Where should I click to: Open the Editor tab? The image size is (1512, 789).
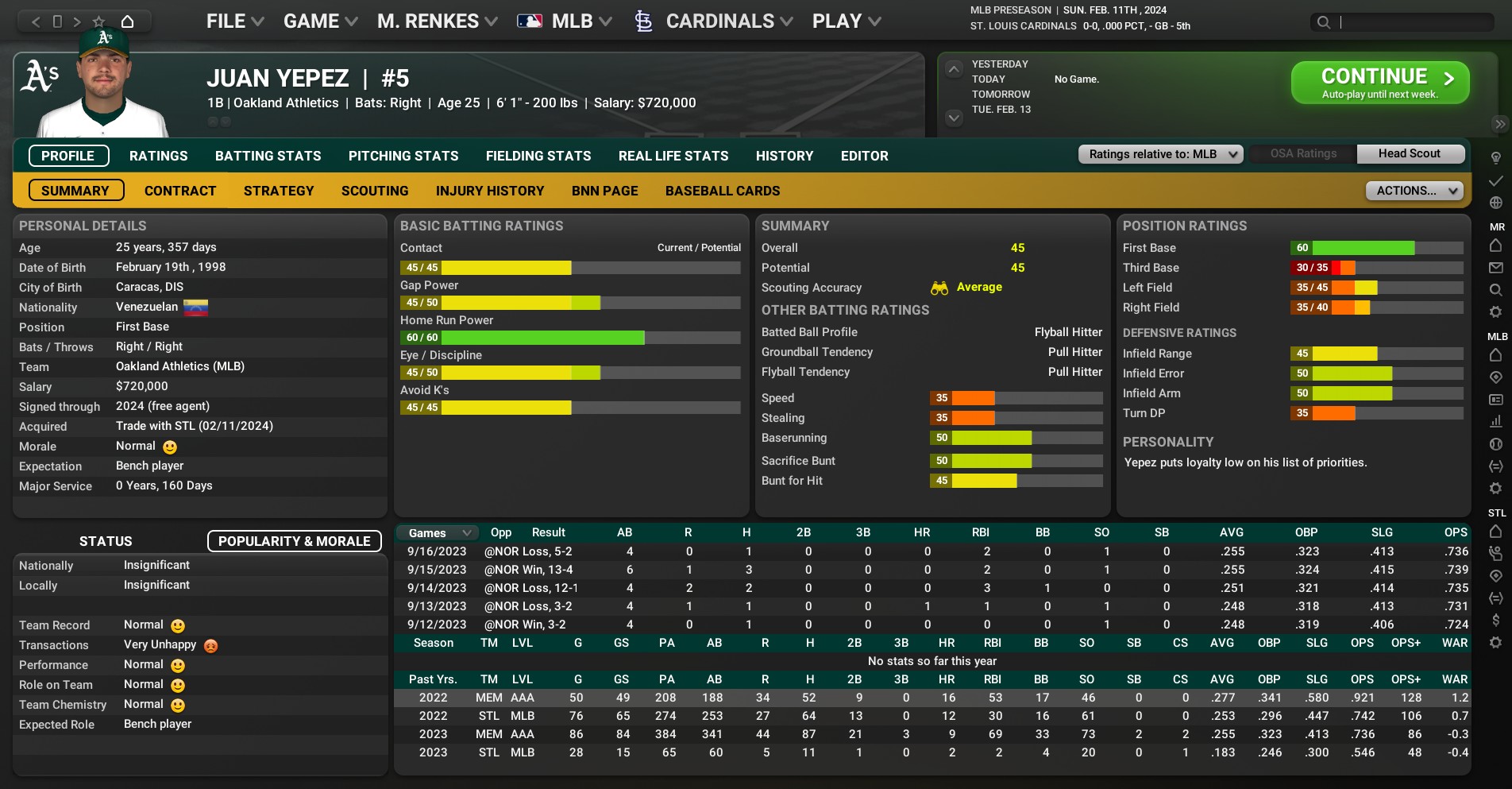click(x=864, y=156)
